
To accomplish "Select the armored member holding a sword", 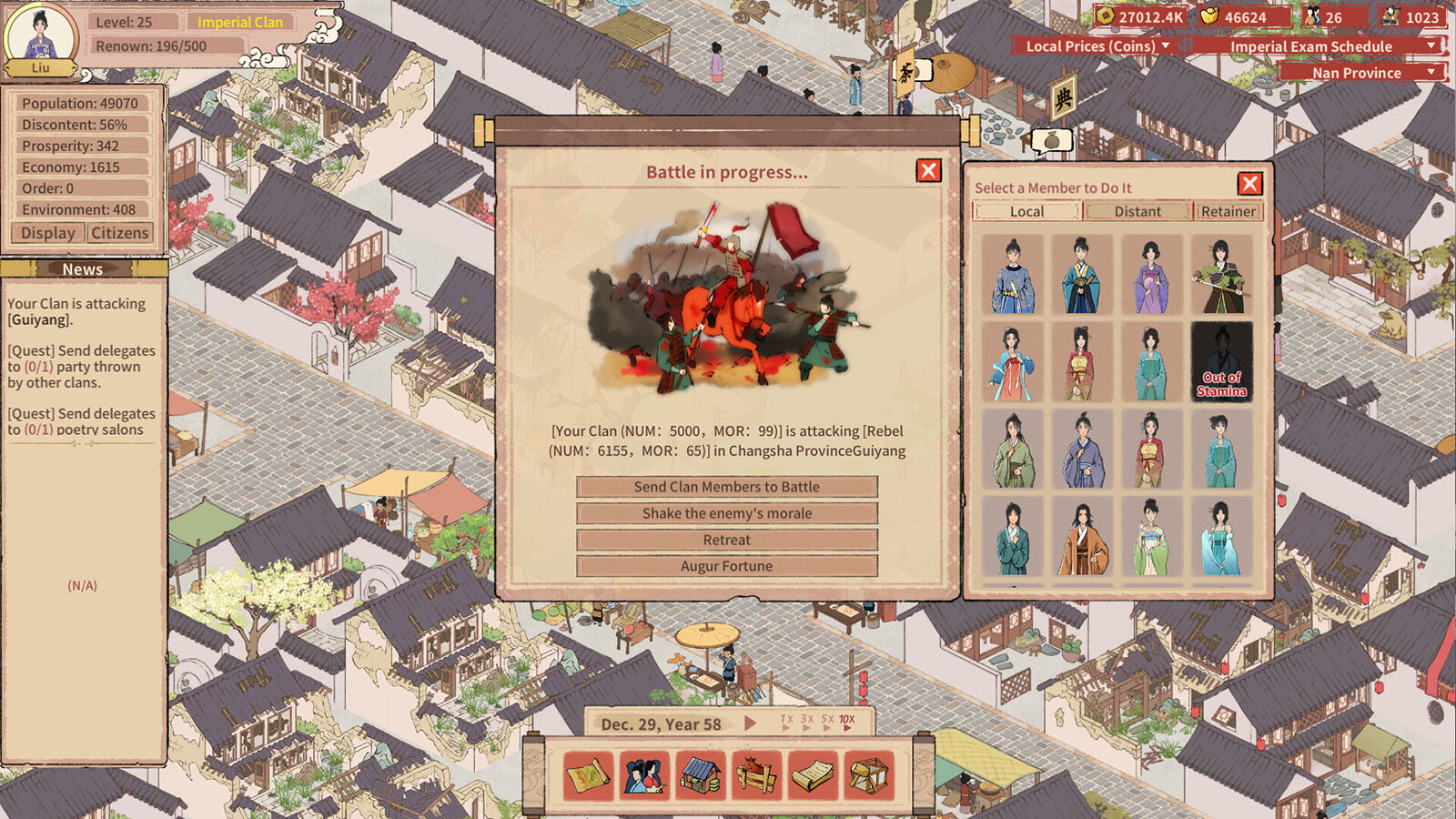I will point(1220,276).
